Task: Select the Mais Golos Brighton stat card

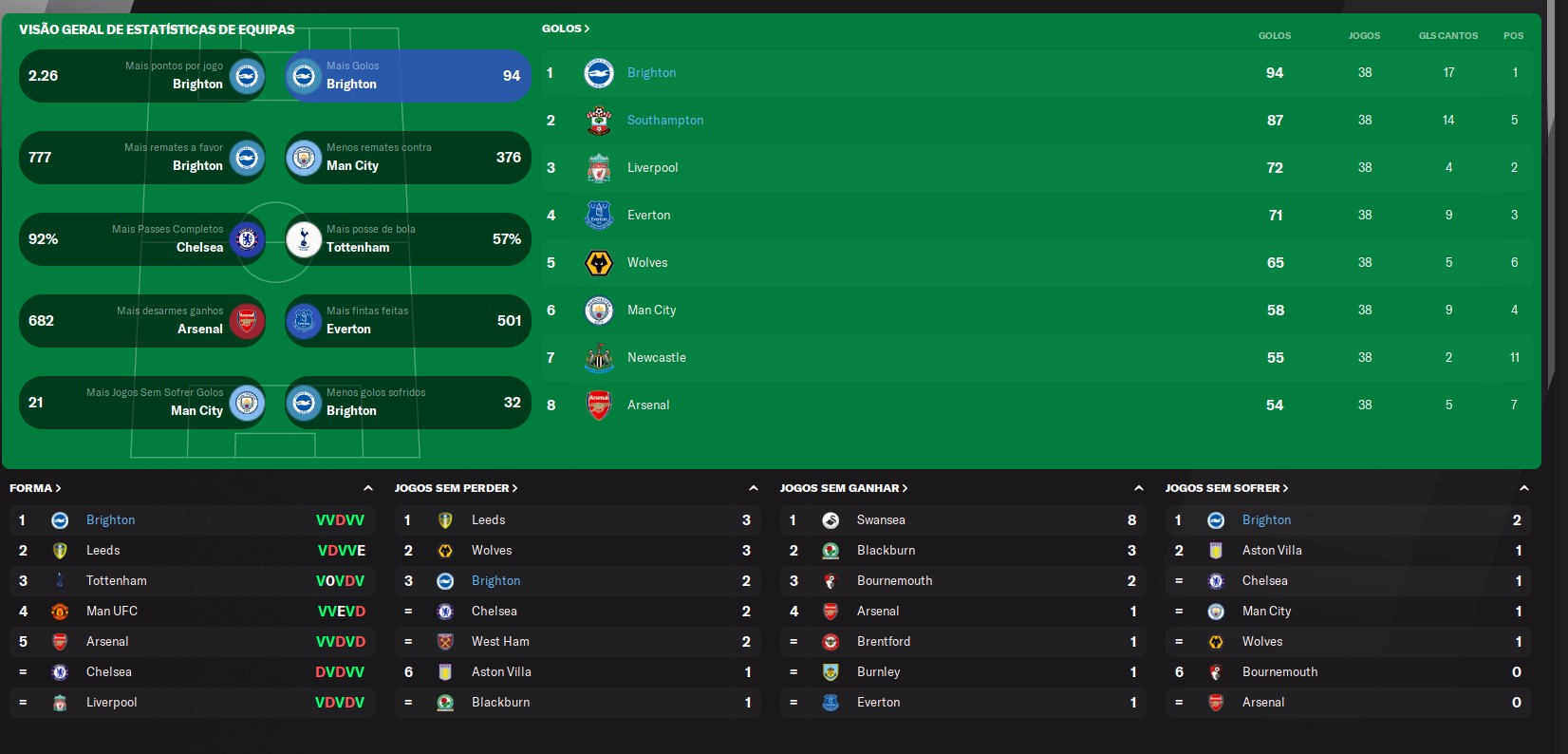Action: tap(408, 76)
